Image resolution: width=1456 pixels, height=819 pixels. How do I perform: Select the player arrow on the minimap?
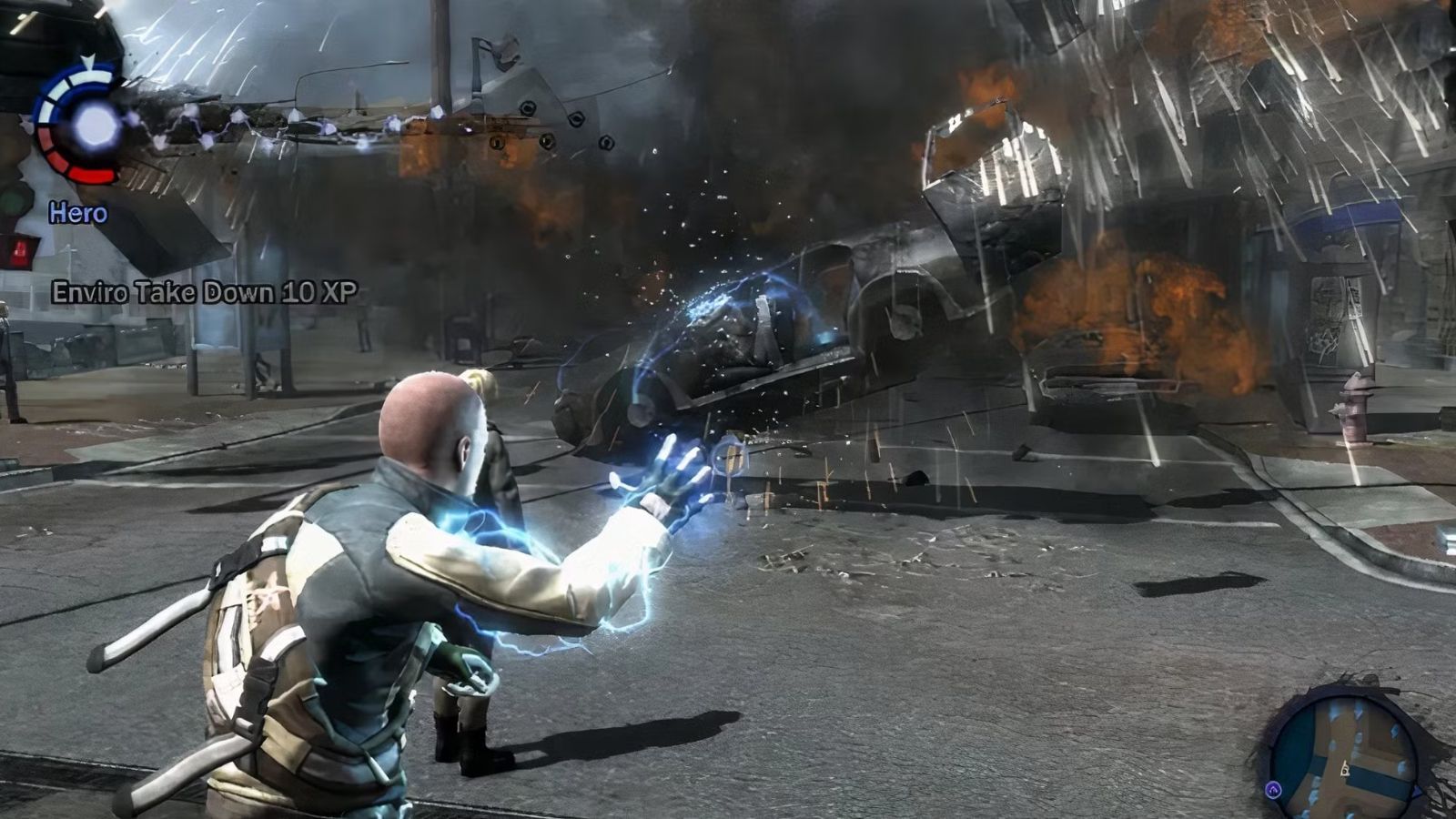click(1346, 771)
